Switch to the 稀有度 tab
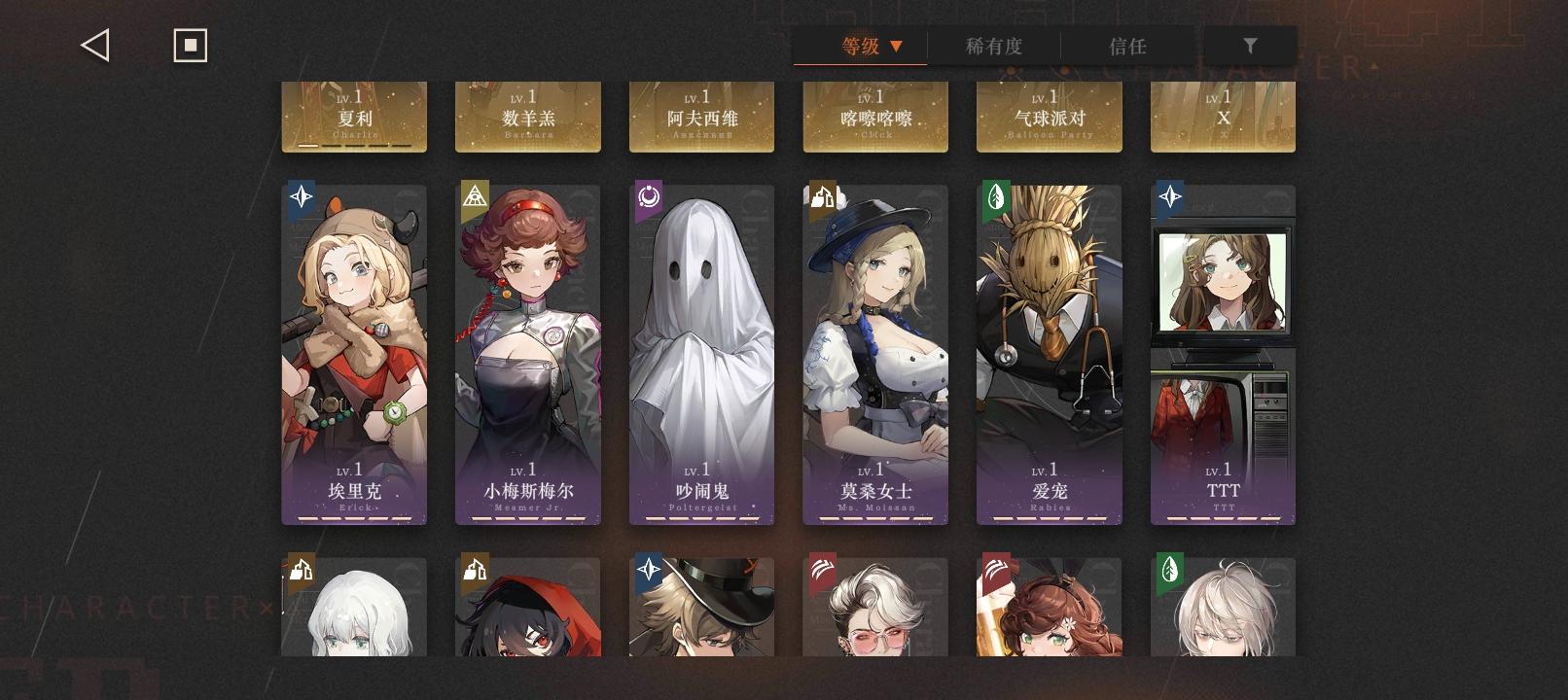This screenshot has width=1568, height=700. click(x=992, y=45)
